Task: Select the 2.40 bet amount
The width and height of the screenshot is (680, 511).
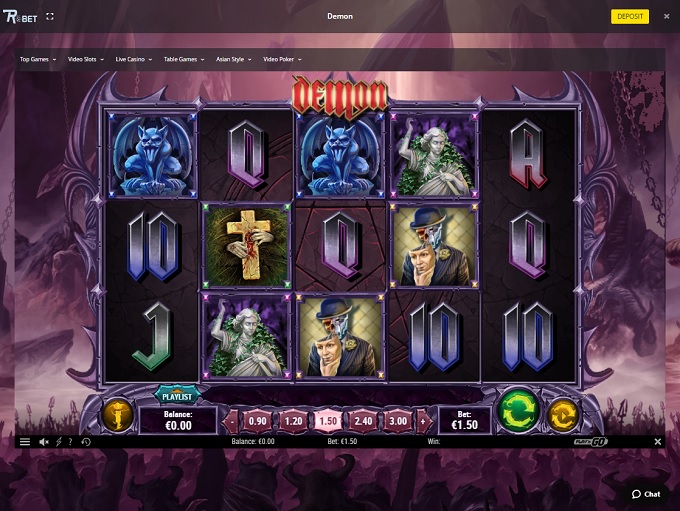Action: click(x=363, y=421)
